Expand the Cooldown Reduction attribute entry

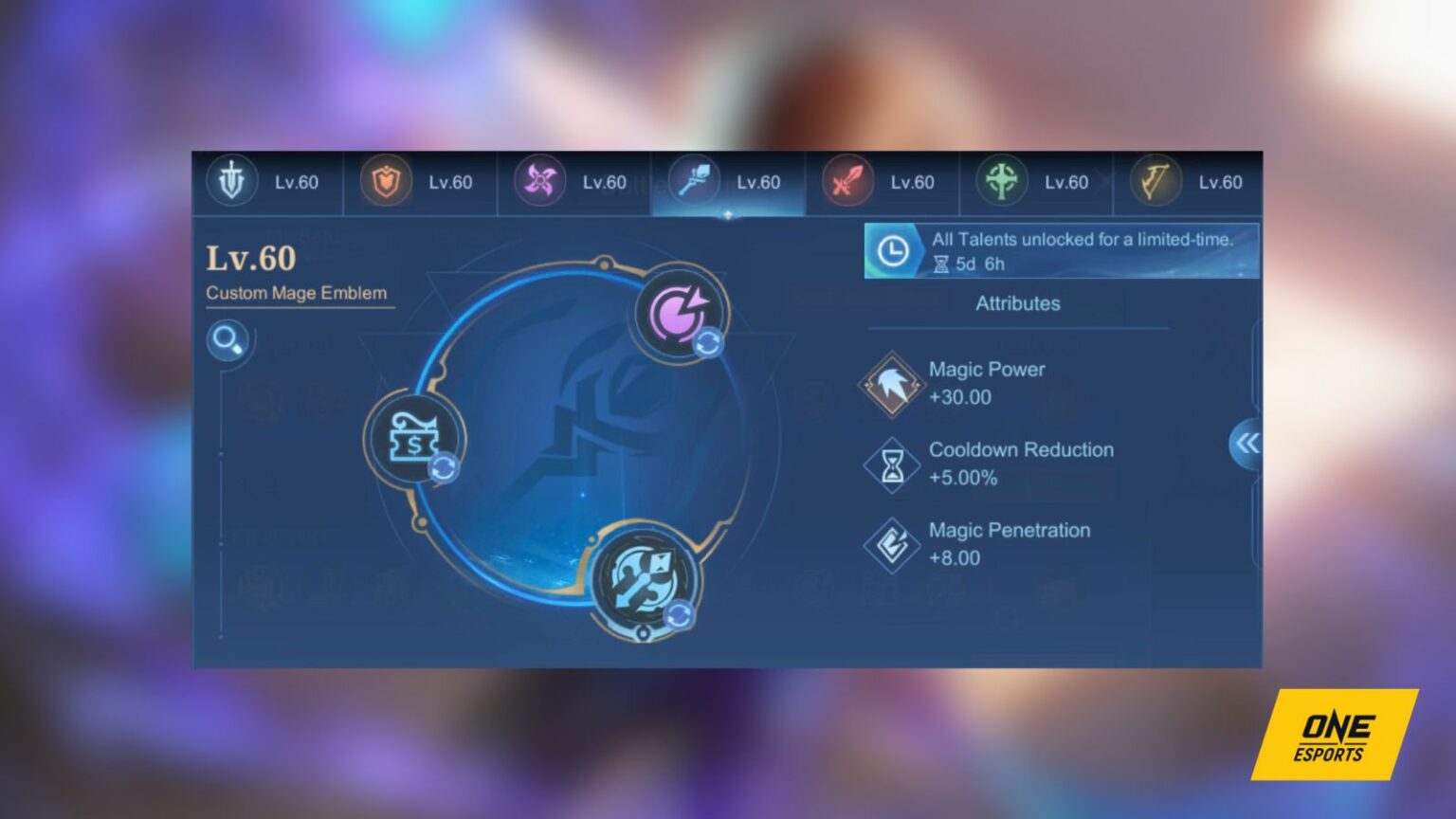(1021, 464)
